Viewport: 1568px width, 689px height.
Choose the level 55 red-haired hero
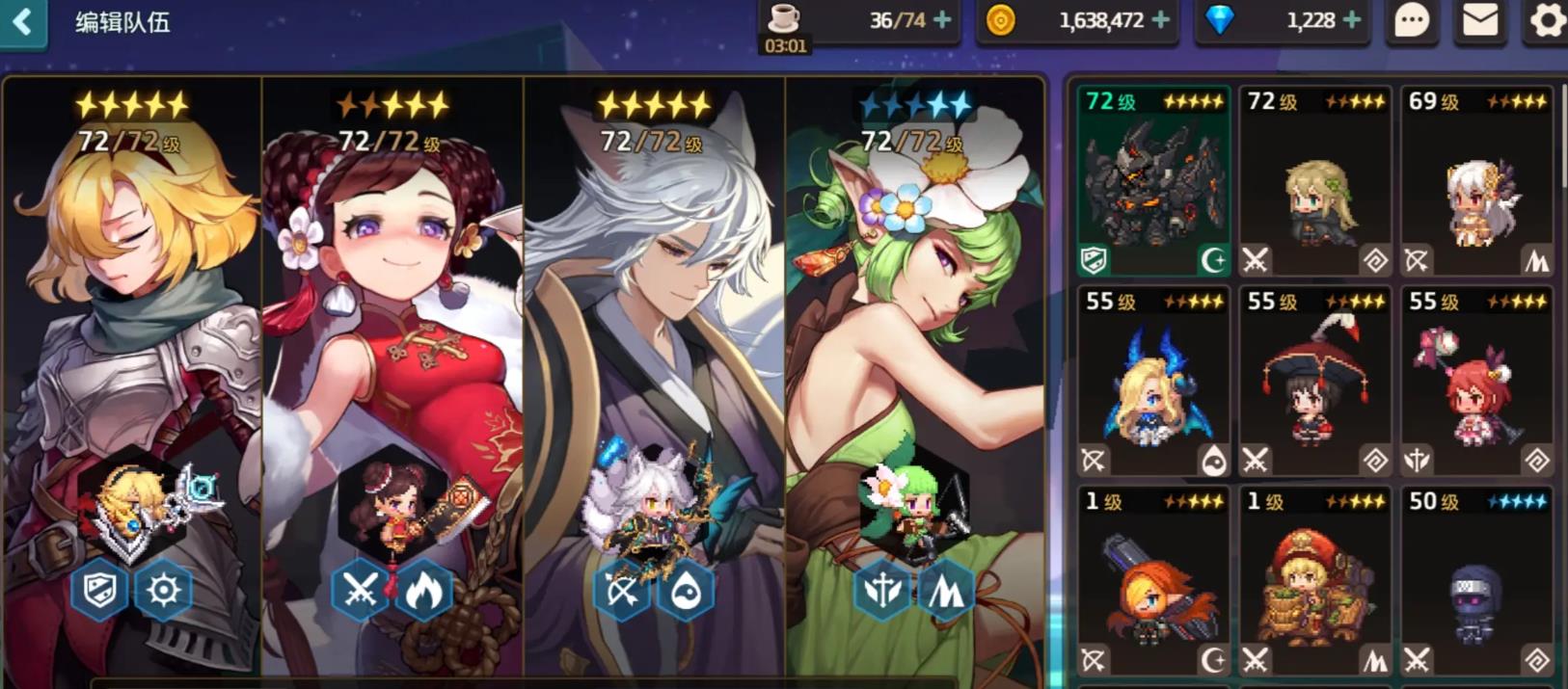click(x=1476, y=383)
